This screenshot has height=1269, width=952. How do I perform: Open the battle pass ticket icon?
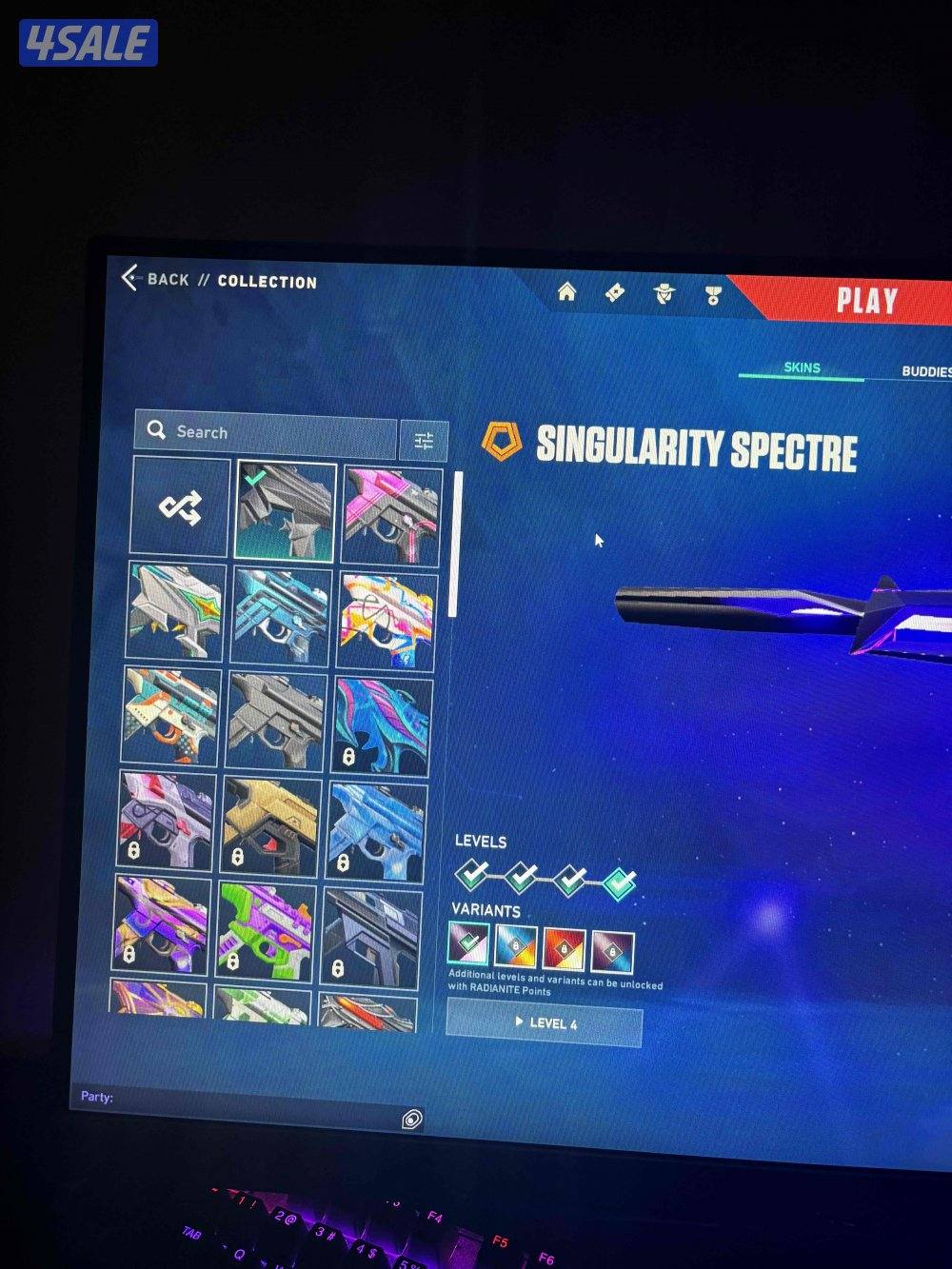point(615,292)
